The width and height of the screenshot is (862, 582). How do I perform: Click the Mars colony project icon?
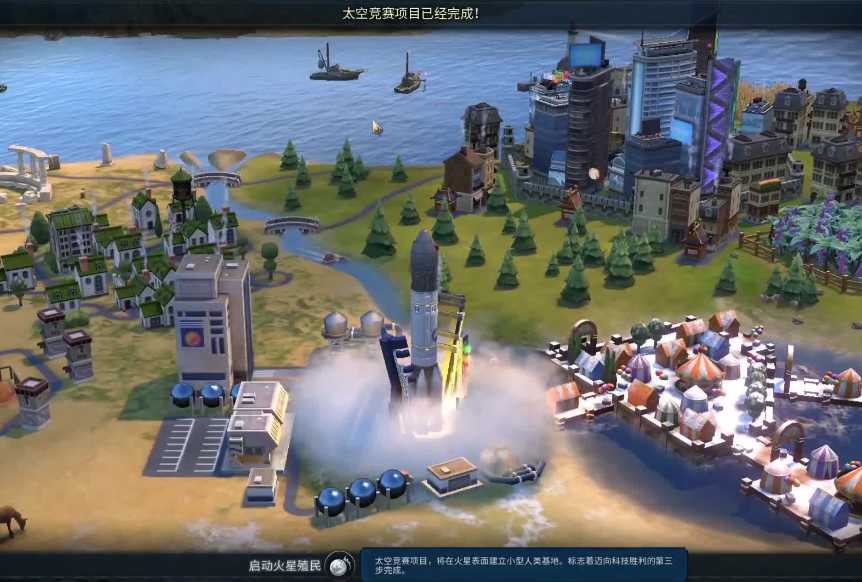tap(342, 566)
